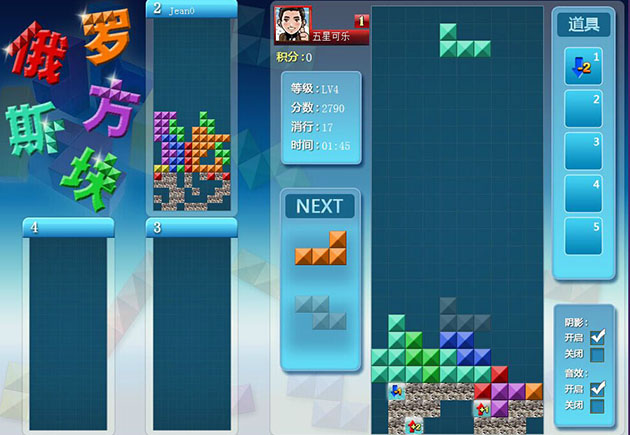Screen dimensions: 630x435
Task: Turn shadow (阴影) on with 开启 checkbox
Action: point(598,337)
